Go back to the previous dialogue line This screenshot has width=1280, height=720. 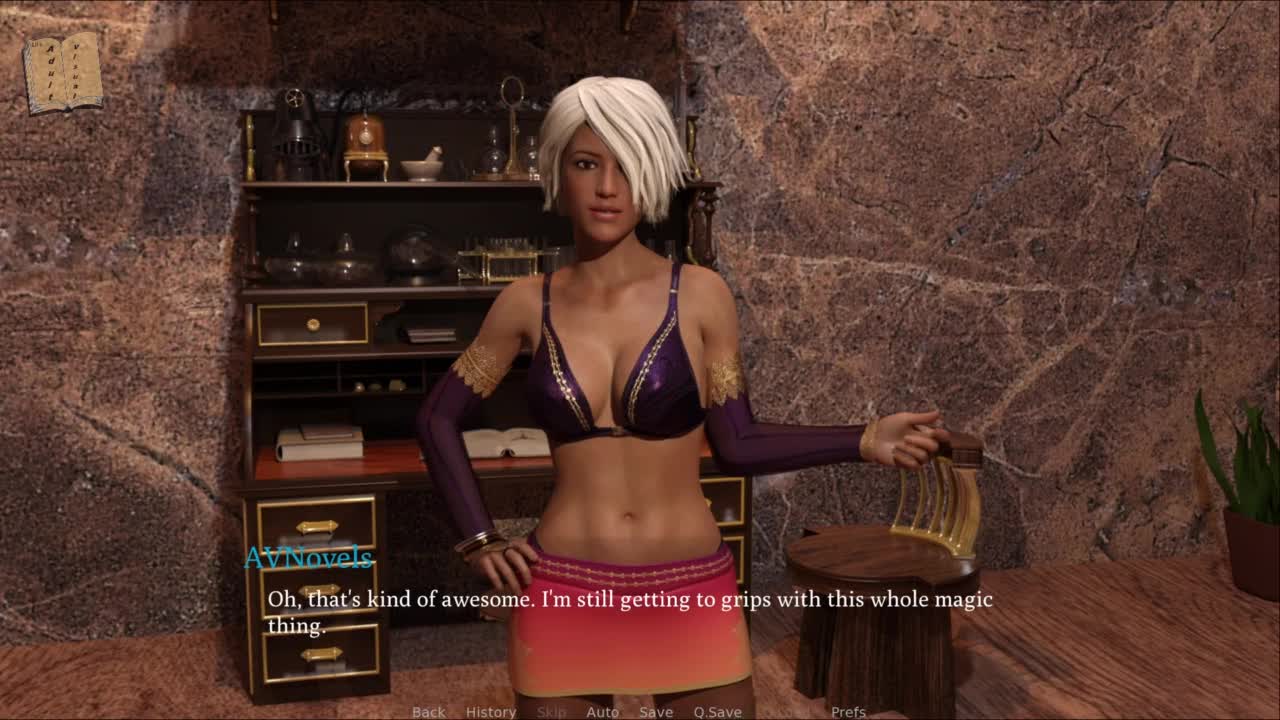pyautogui.click(x=428, y=712)
